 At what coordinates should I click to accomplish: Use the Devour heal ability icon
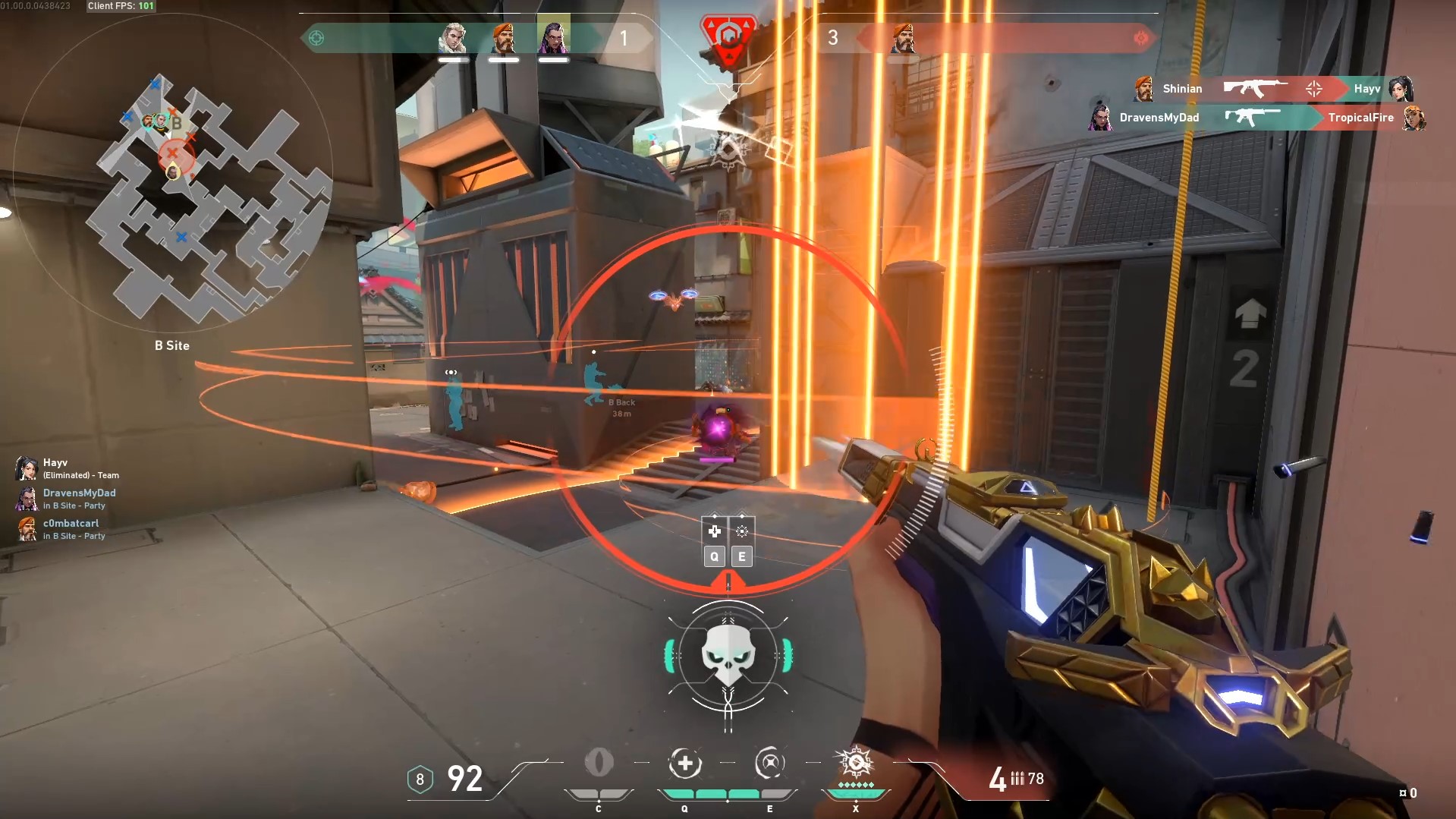[684, 764]
